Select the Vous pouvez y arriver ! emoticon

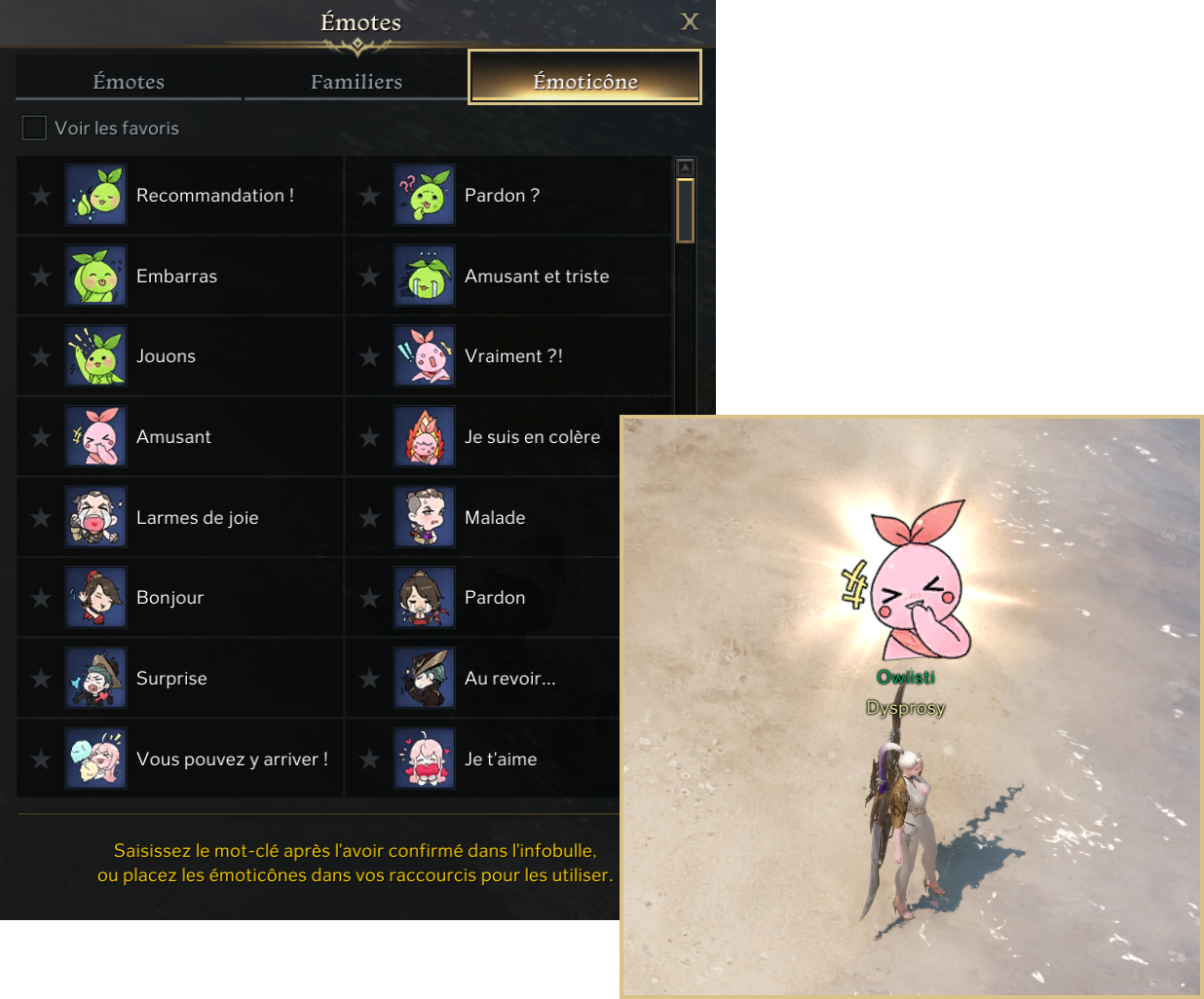click(95, 759)
